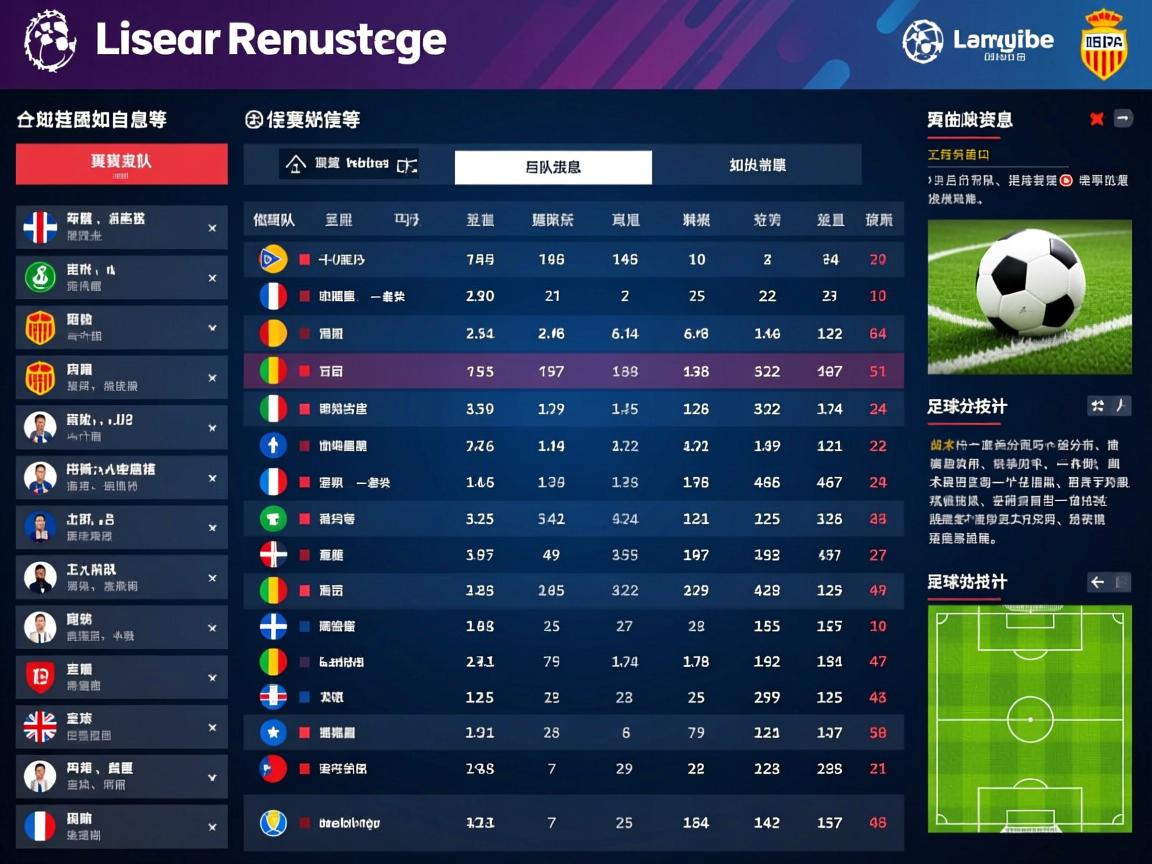1152x864 pixels.
Task: Open the Lamyibe league logo in the header
Action: [x=978, y=42]
